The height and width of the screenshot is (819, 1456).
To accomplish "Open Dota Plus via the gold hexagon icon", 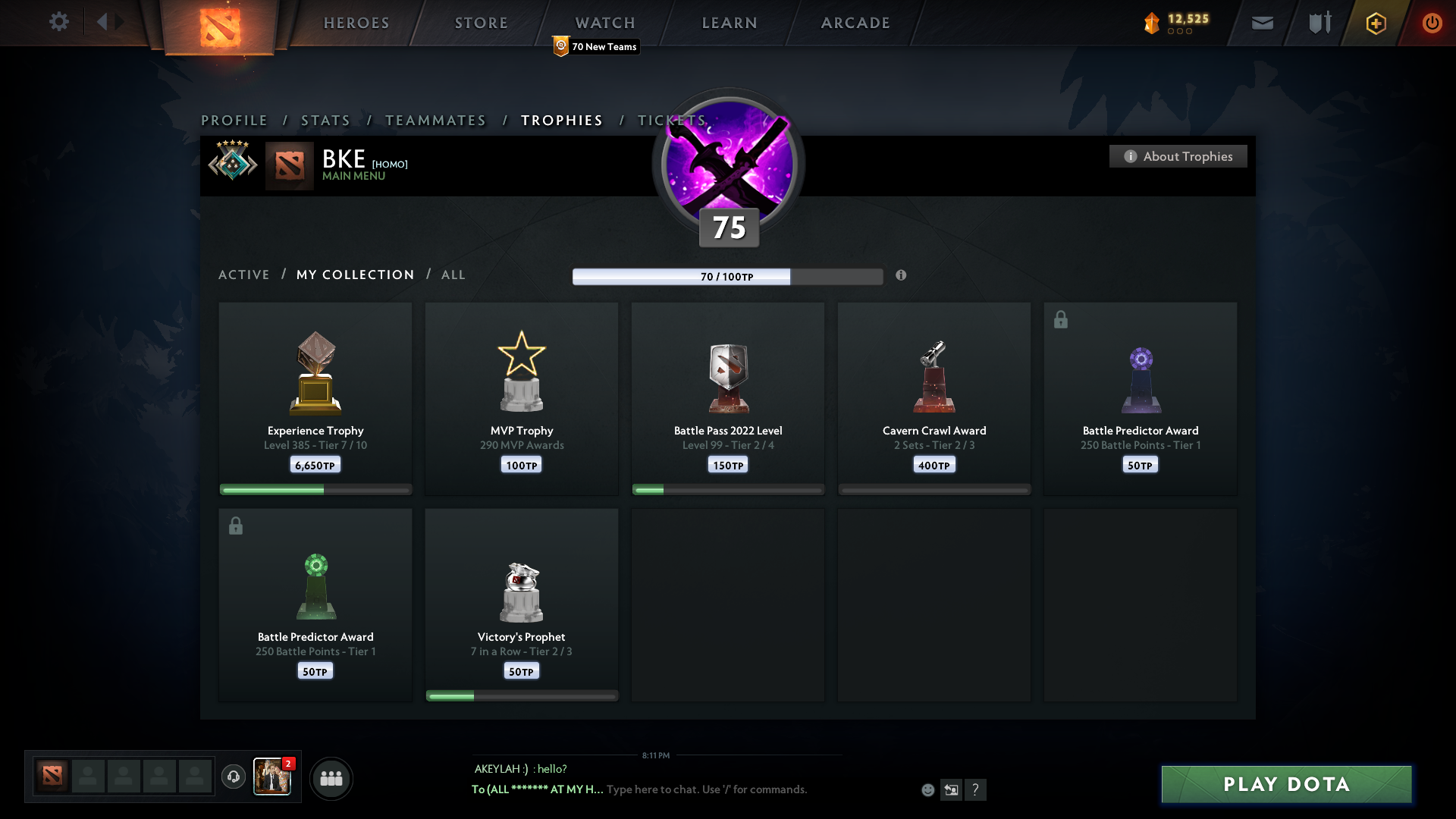I will 1375,22.
